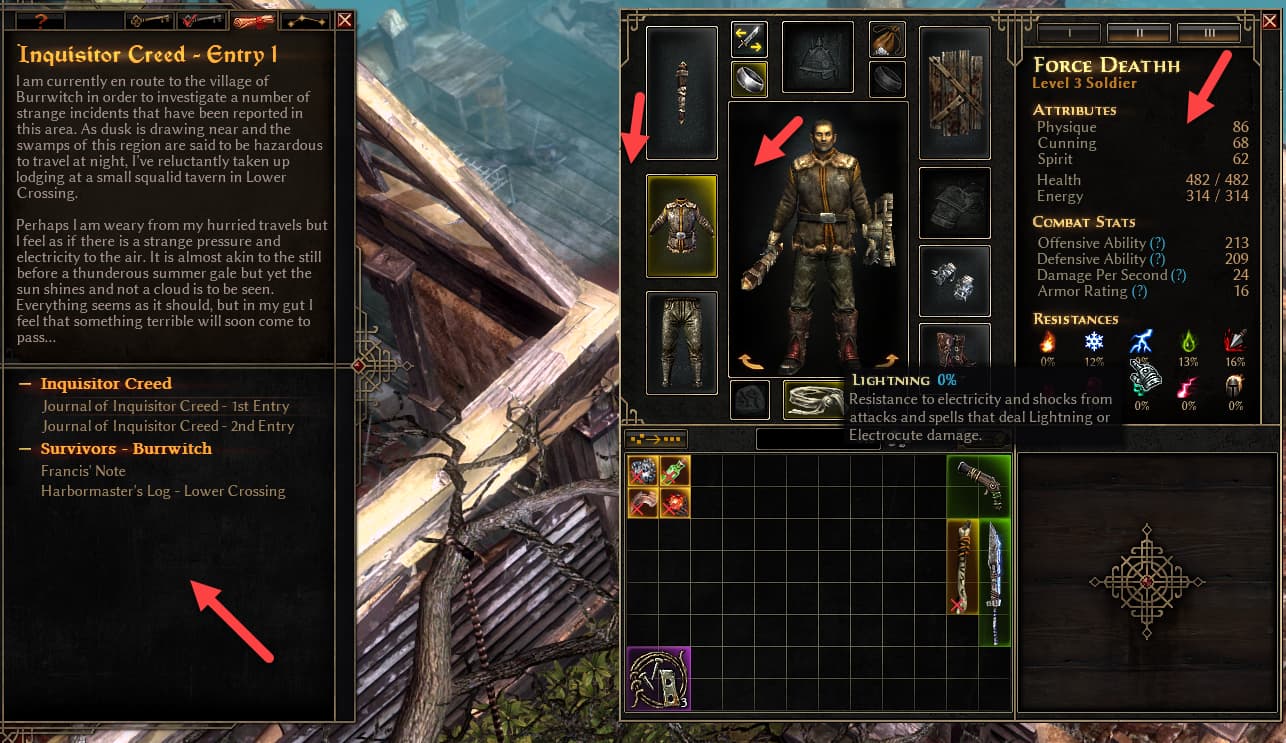Toggle the weapon swap sword icon
This screenshot has height=743, width=1286.
(x=749, y=39)
